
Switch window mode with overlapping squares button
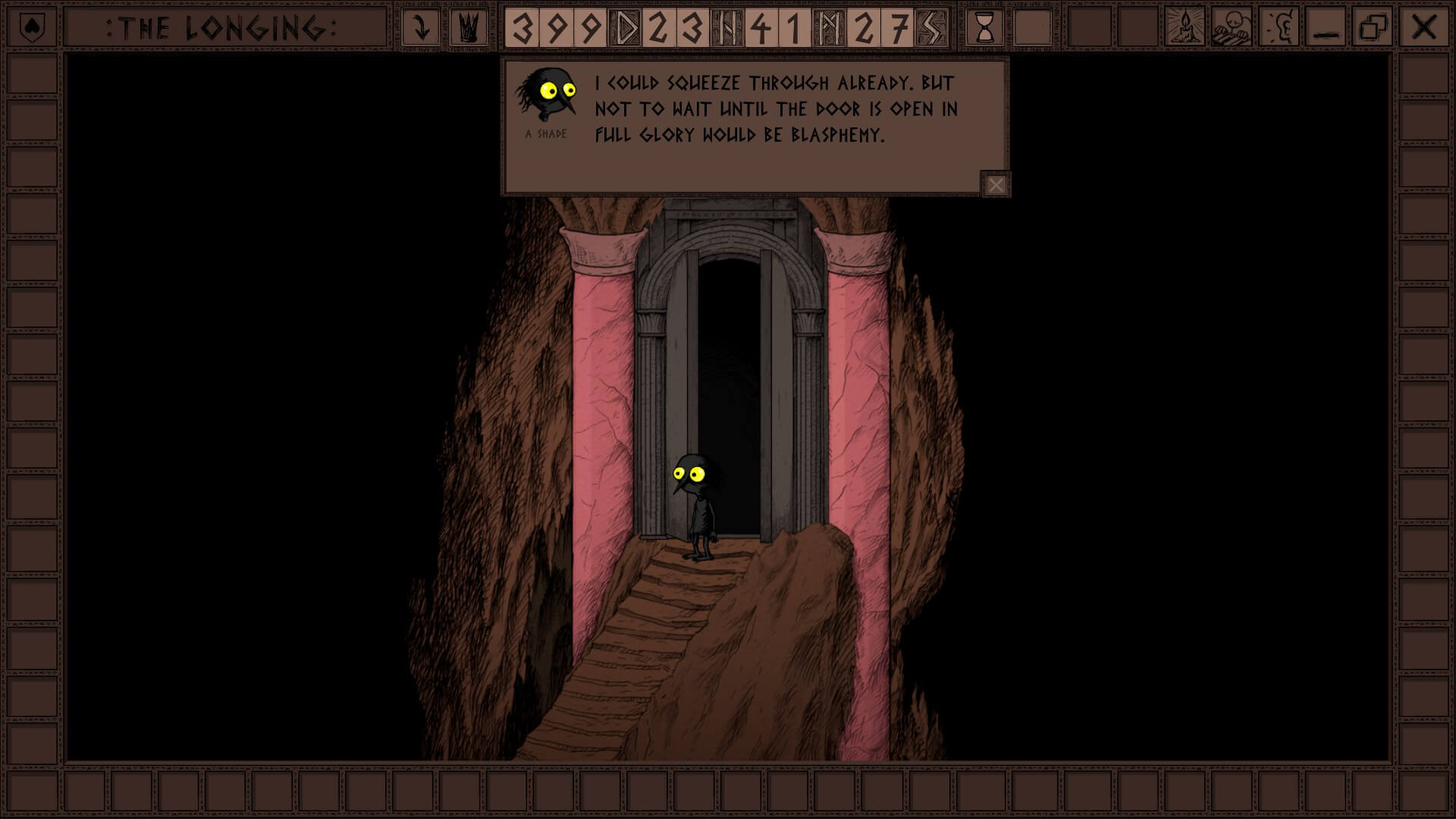tap(1373, 28)
